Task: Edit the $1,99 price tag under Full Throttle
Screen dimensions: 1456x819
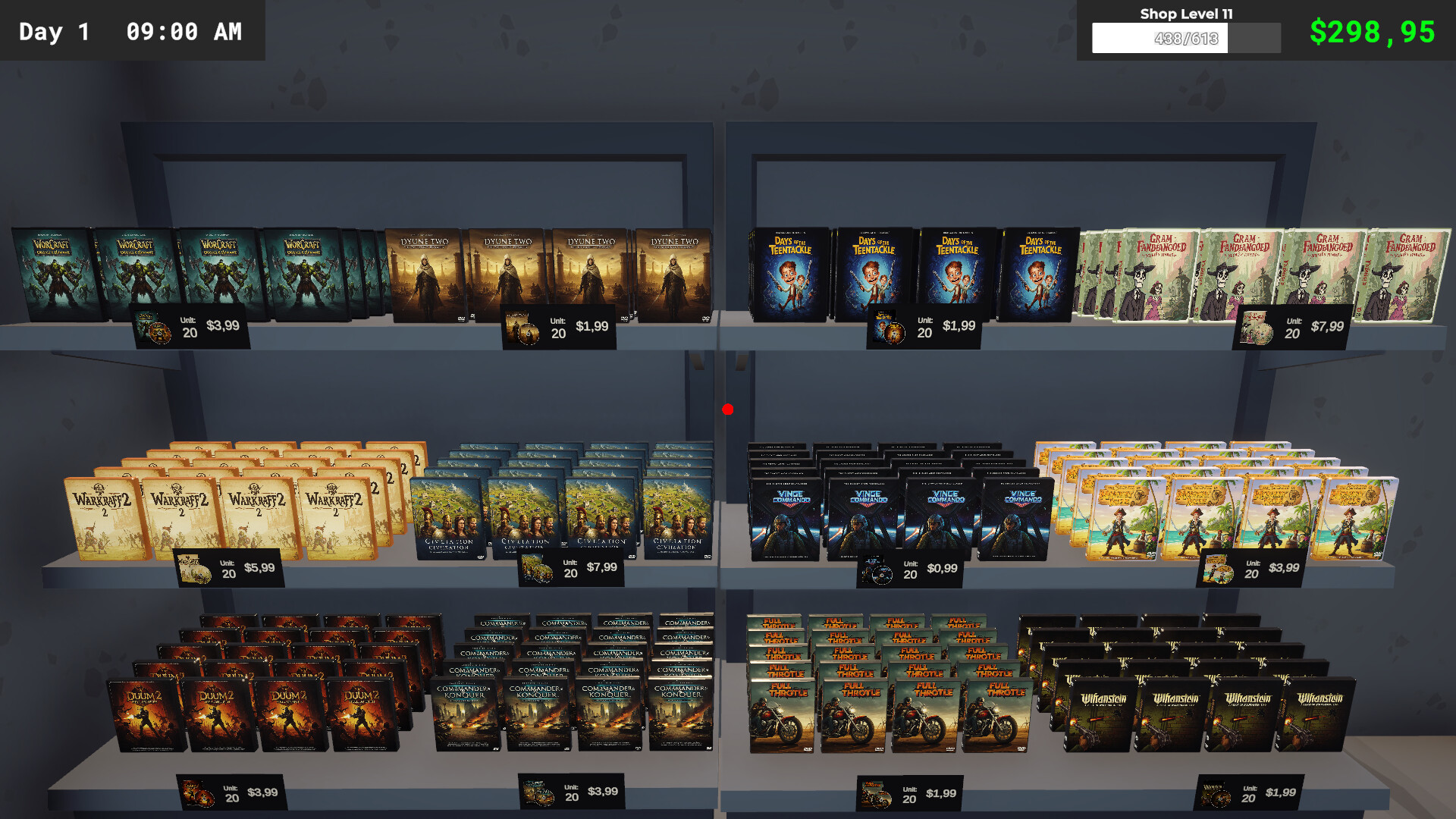Action: click(x=910, y=793)
